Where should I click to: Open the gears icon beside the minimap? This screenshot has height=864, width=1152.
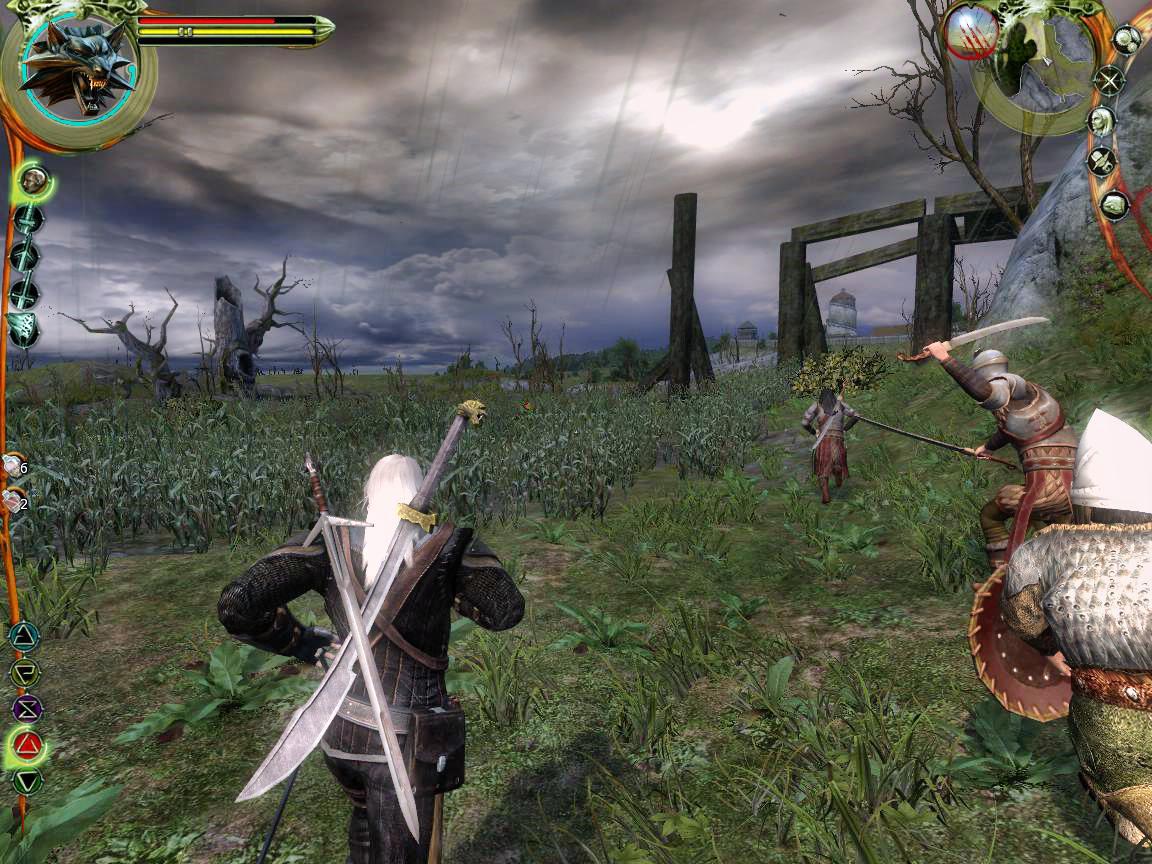click(1127, 40)
